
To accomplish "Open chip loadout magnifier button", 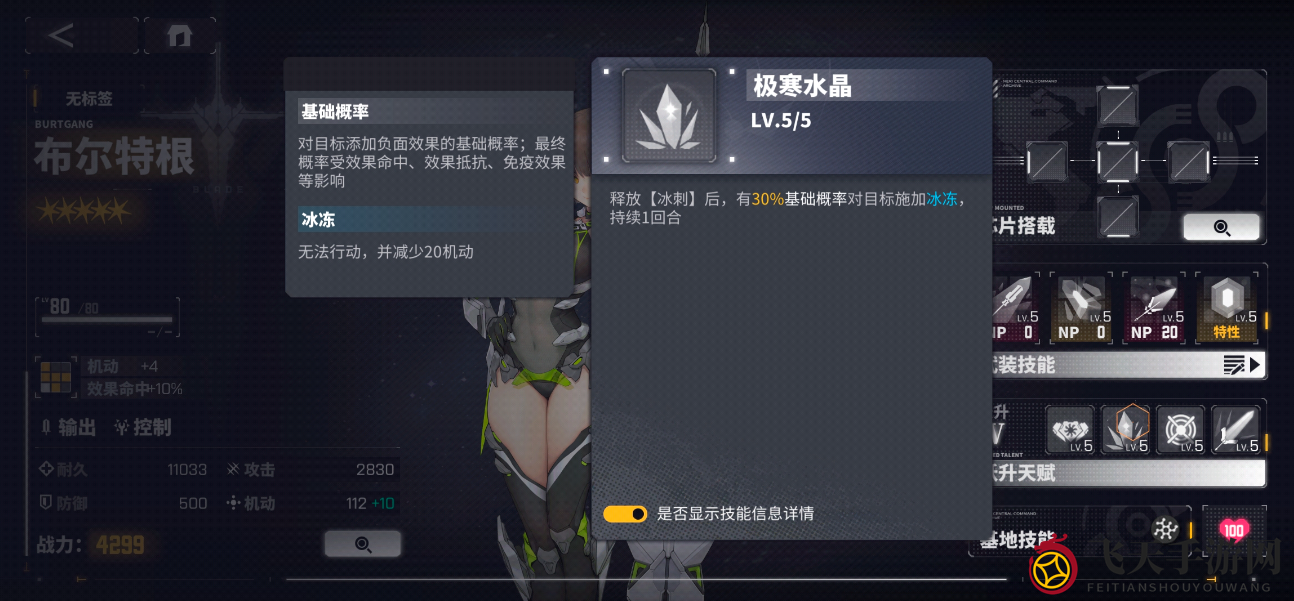I will 1221,227.
